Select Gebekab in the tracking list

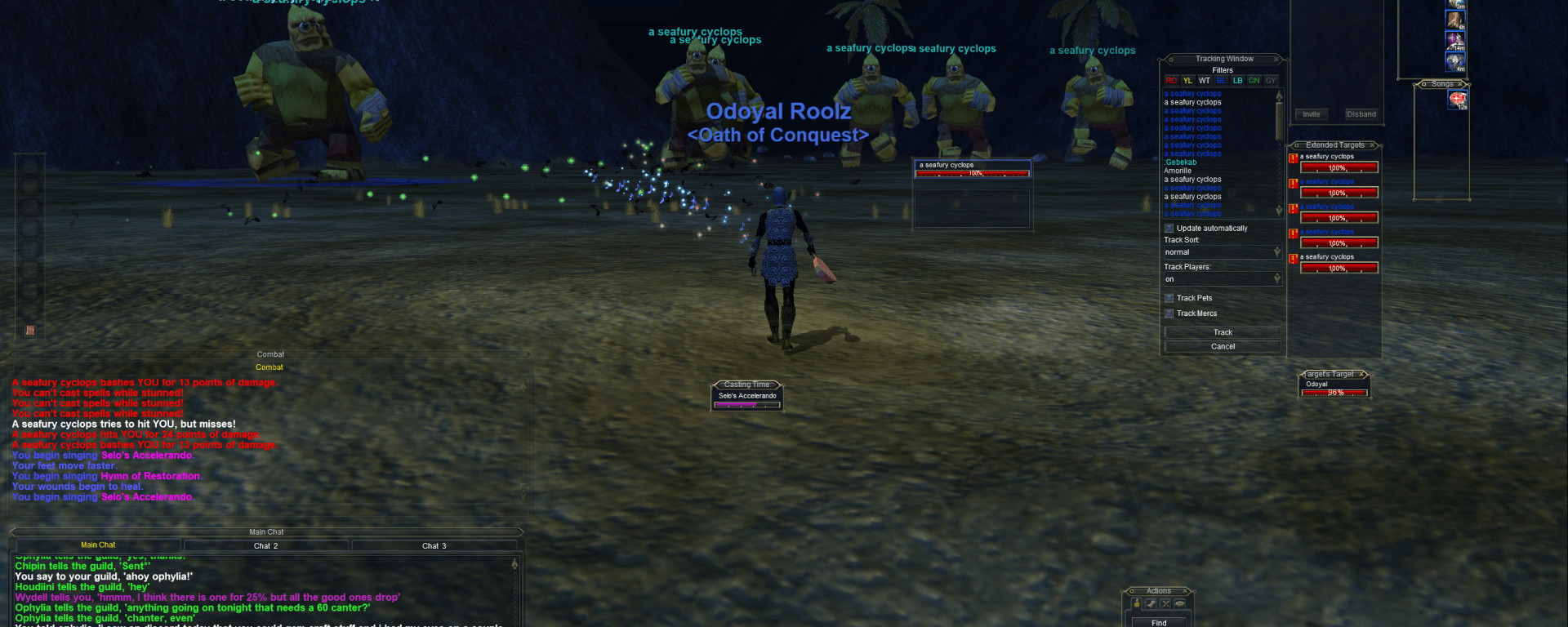pos(1181,162)
